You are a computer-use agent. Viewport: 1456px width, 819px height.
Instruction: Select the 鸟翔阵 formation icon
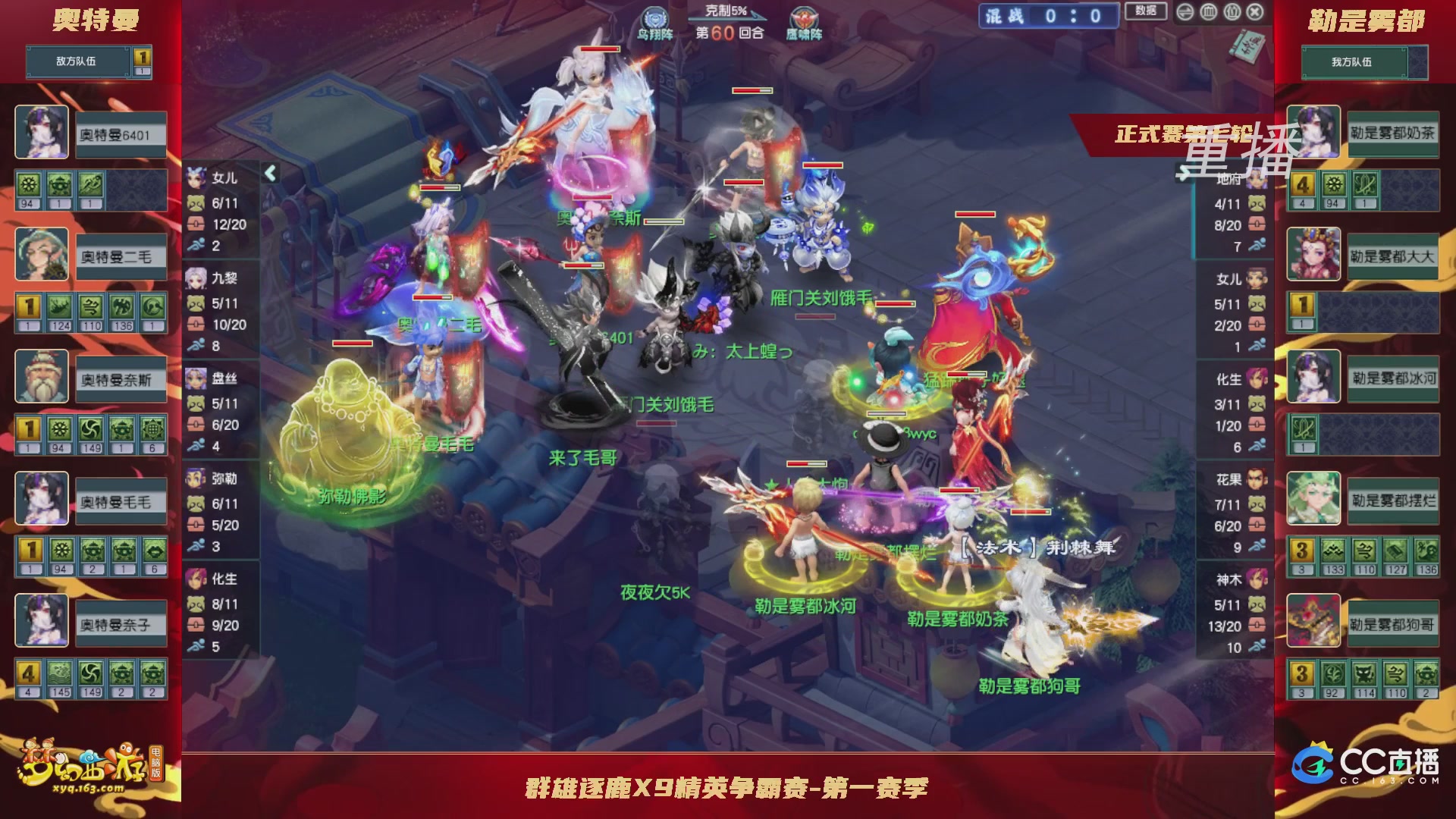(x=654, y=17)
